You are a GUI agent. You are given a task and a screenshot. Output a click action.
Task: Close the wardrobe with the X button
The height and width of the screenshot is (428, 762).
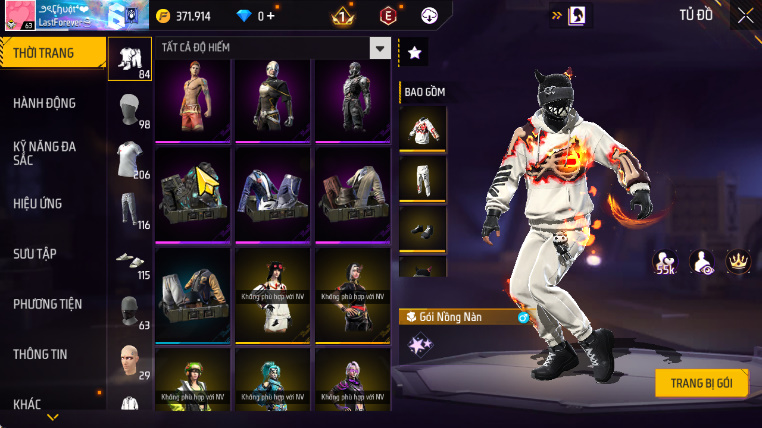745,15
